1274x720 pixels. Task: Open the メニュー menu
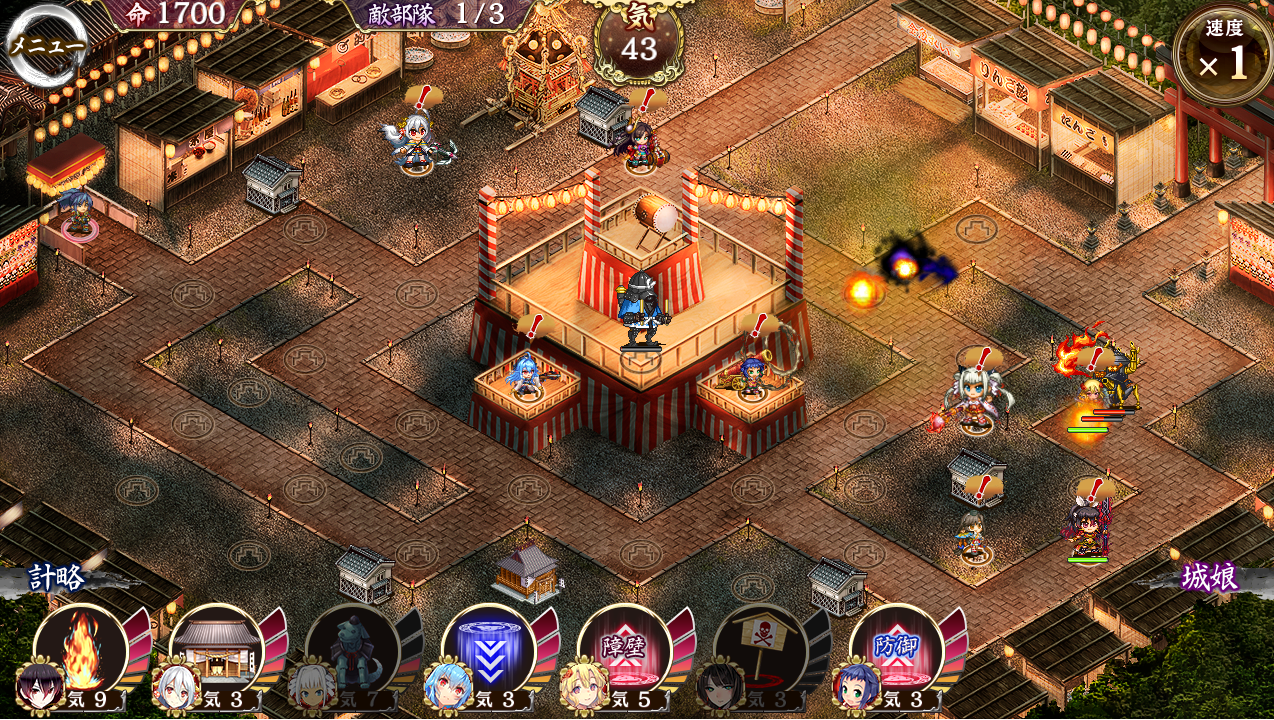coord(46,45)
